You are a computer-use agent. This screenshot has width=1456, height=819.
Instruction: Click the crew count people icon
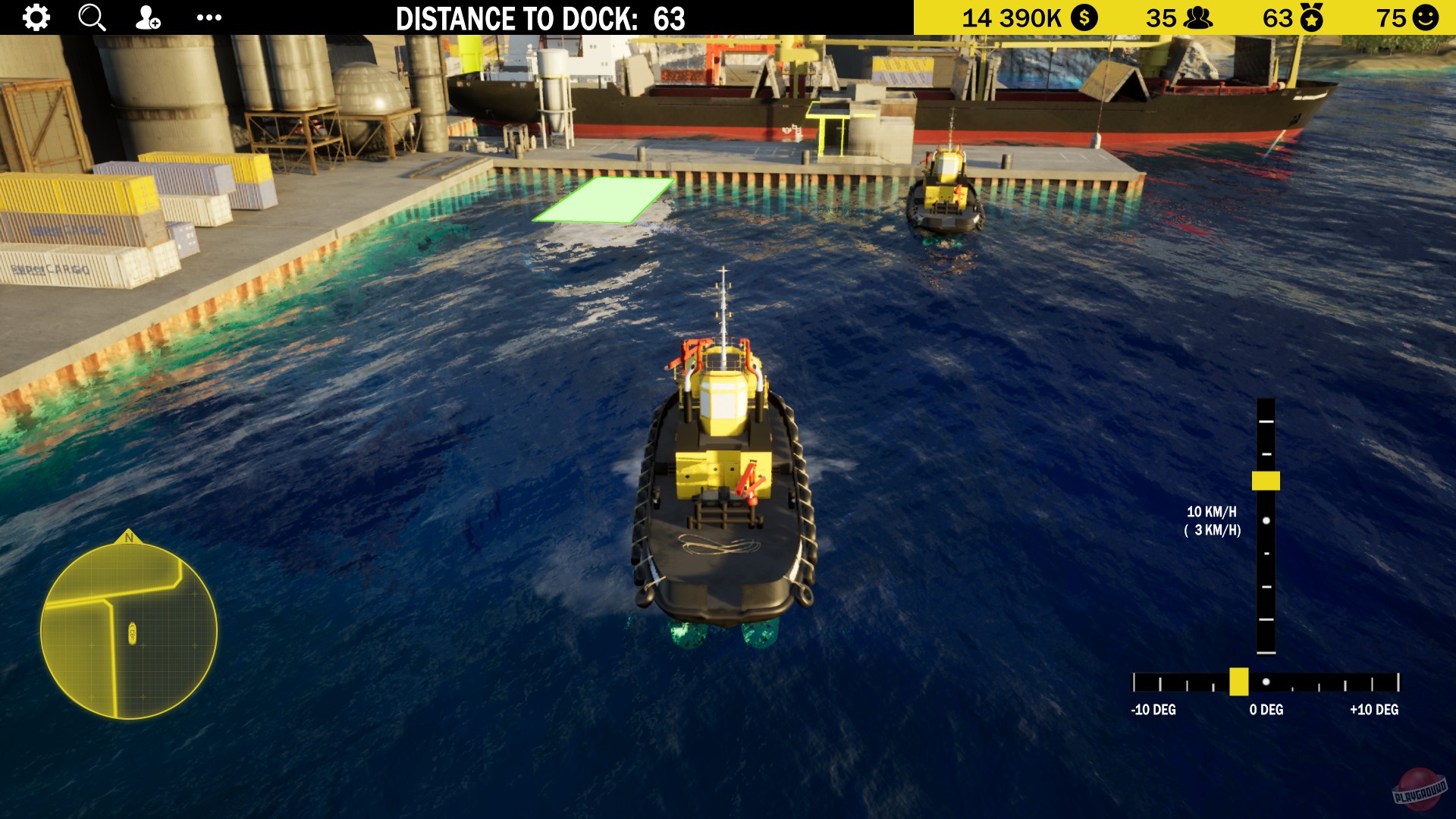1199,17
